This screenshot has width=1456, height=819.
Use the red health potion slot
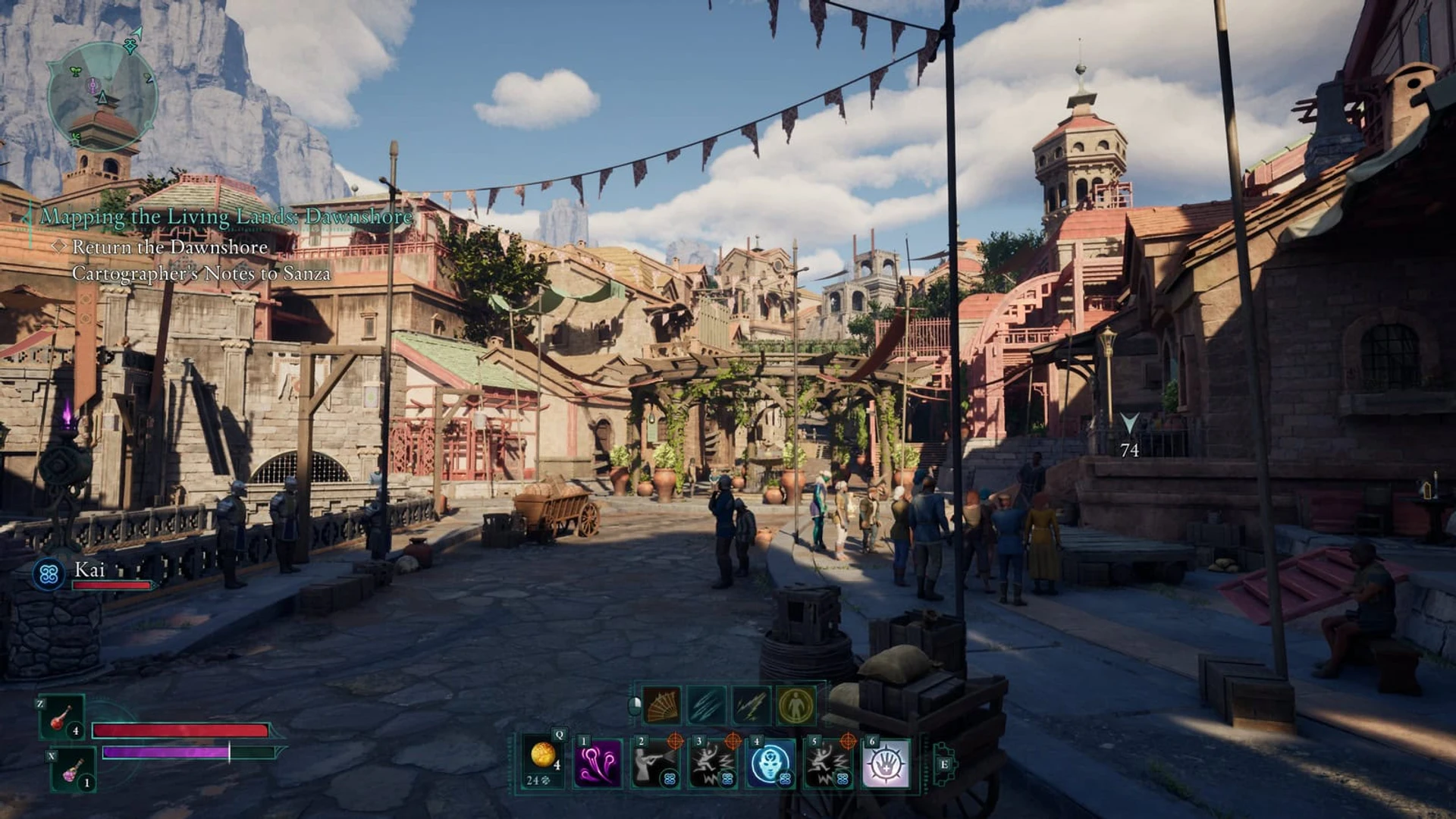tap(61, 718)
